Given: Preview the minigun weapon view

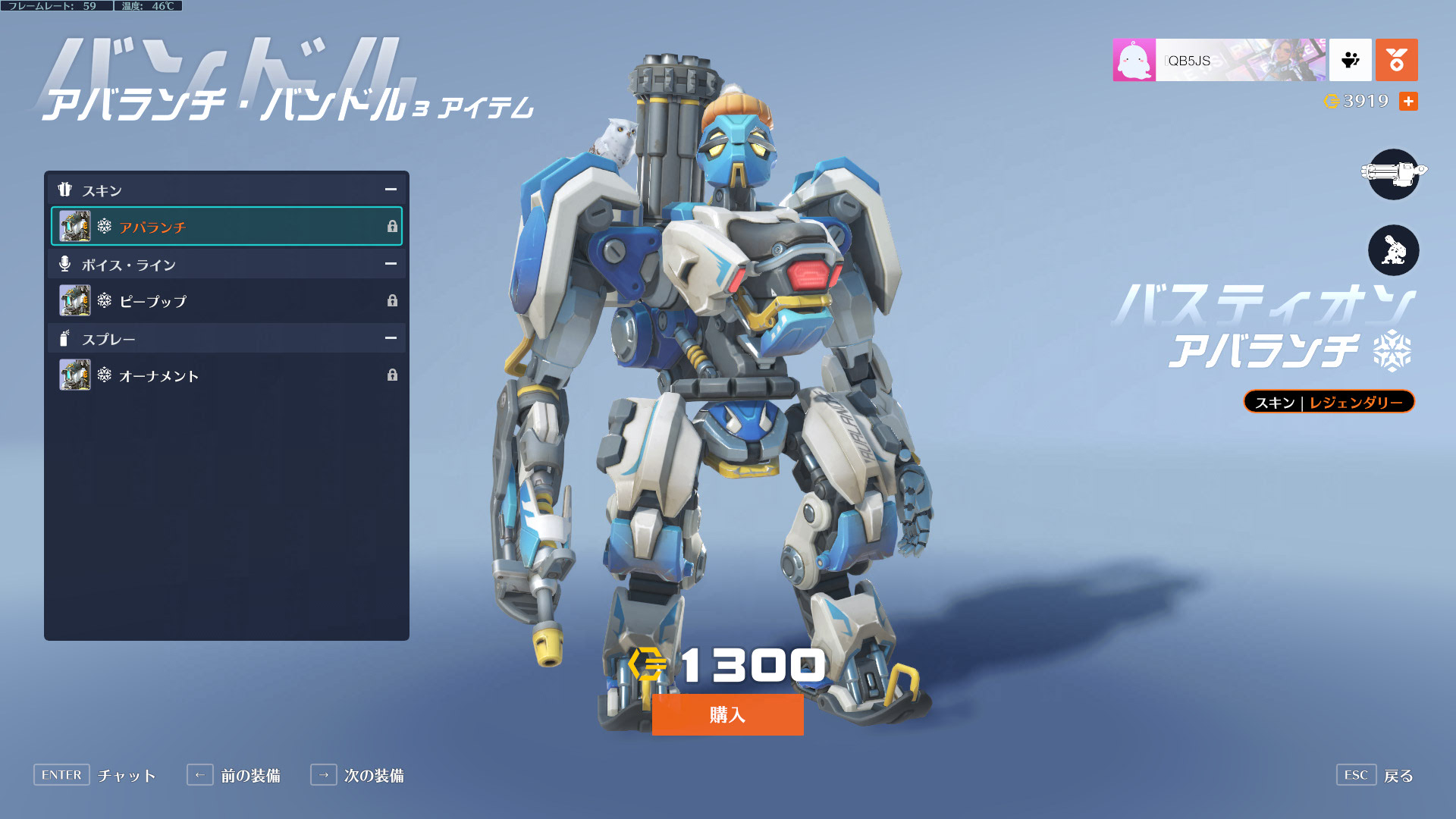Looking at the screenshot, I should [1393, 174].
